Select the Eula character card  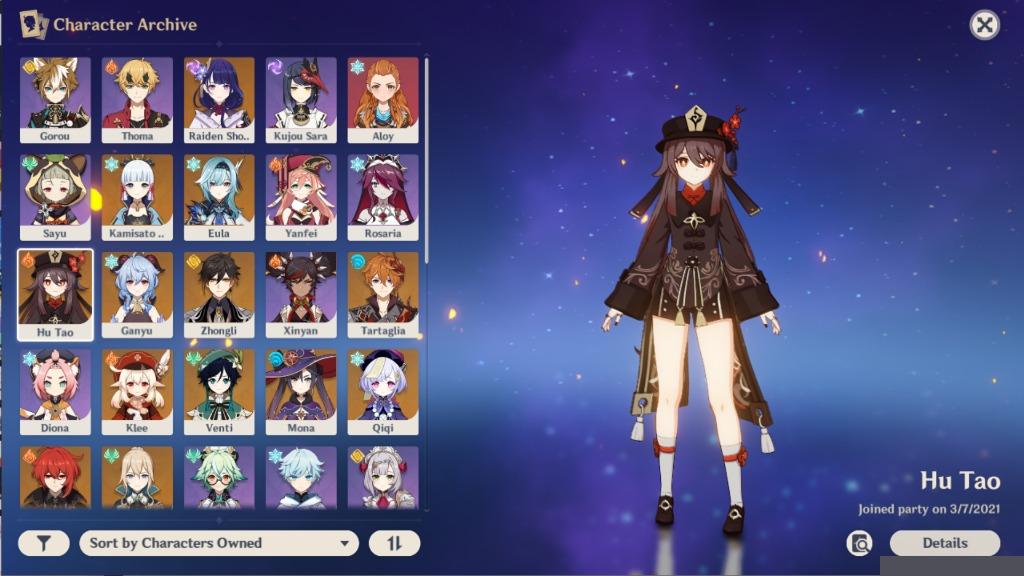tap(219, 196)
